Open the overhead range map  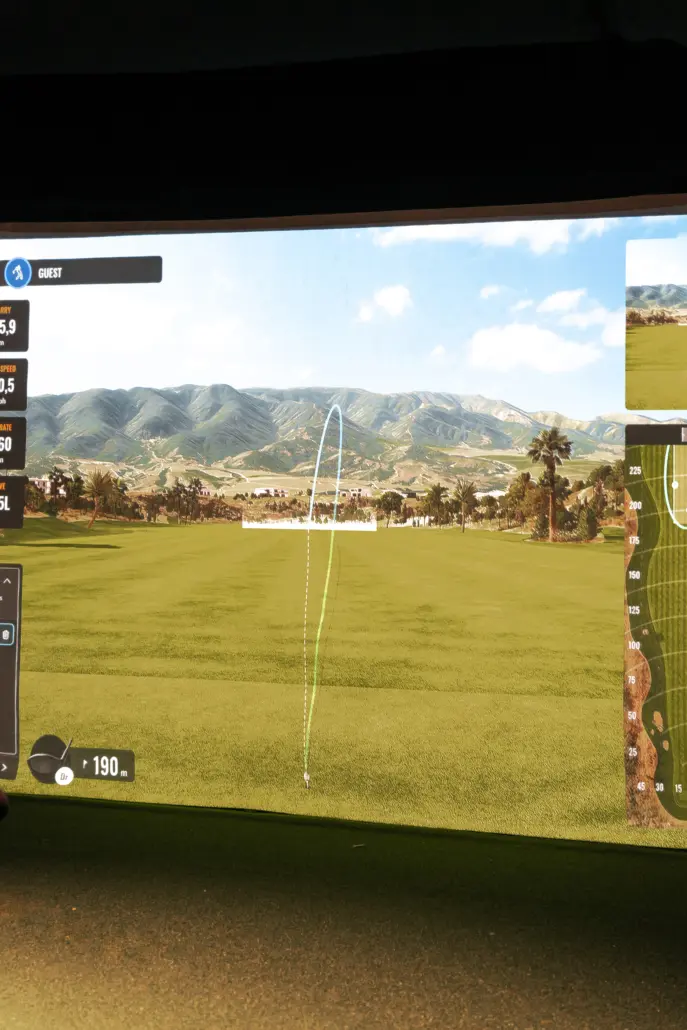click(657, 630)
